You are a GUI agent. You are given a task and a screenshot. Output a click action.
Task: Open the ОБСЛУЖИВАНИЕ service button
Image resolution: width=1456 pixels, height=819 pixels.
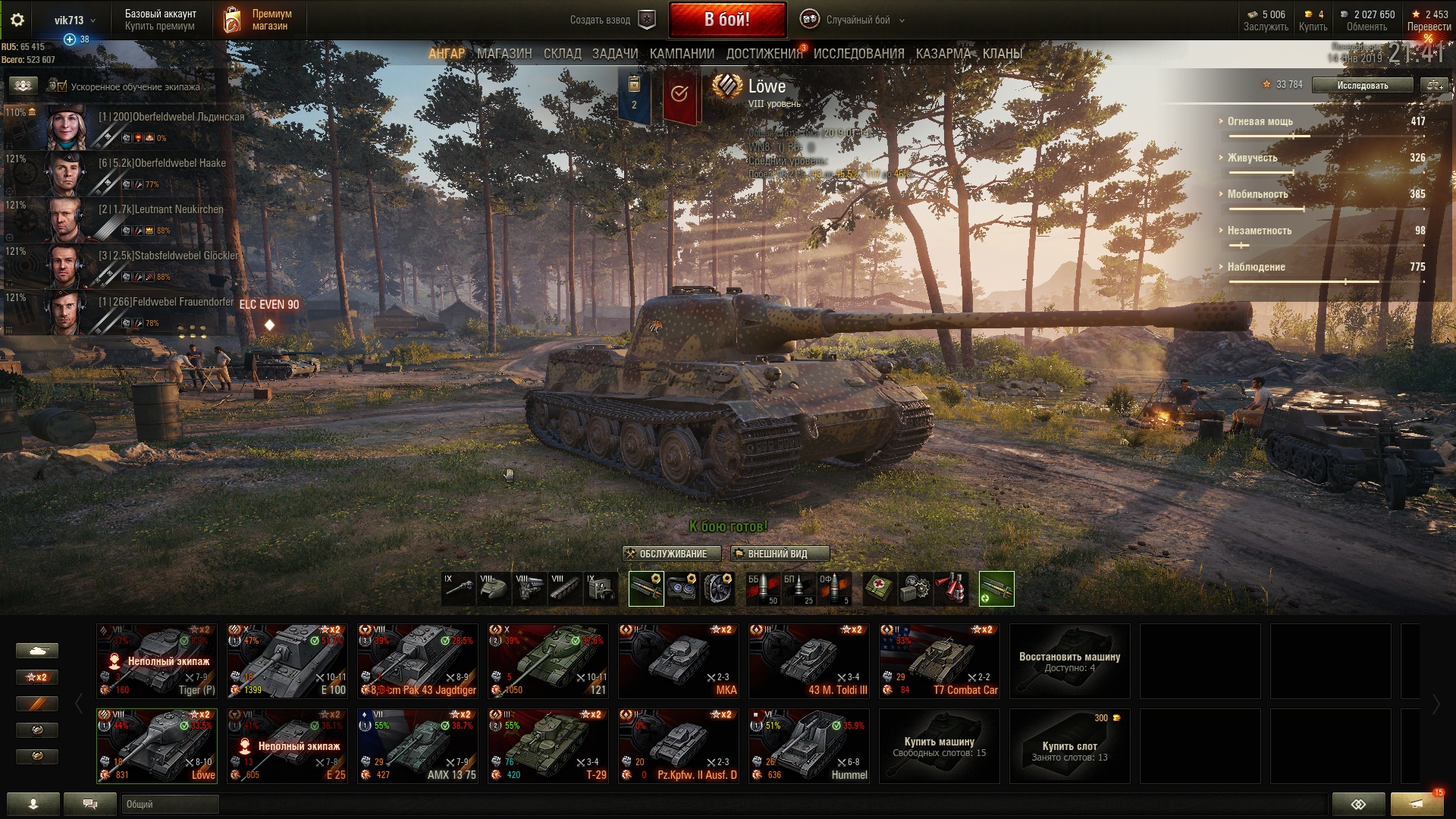(671, 554)
